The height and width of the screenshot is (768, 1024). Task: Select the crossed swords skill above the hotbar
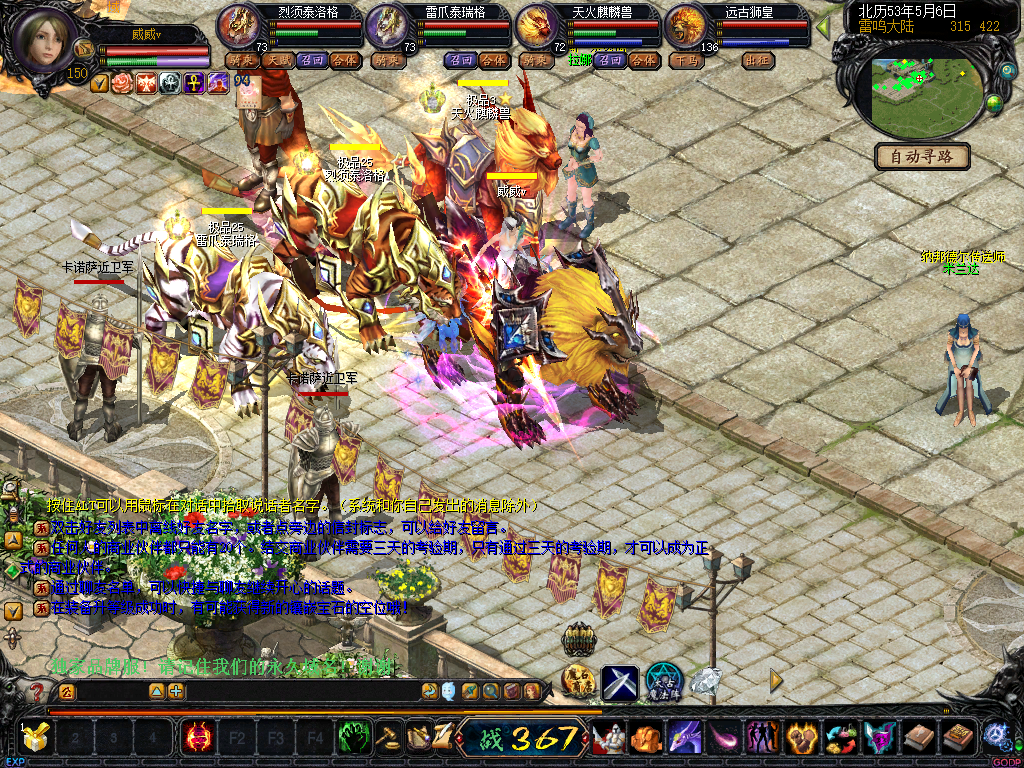pos(620,682)
